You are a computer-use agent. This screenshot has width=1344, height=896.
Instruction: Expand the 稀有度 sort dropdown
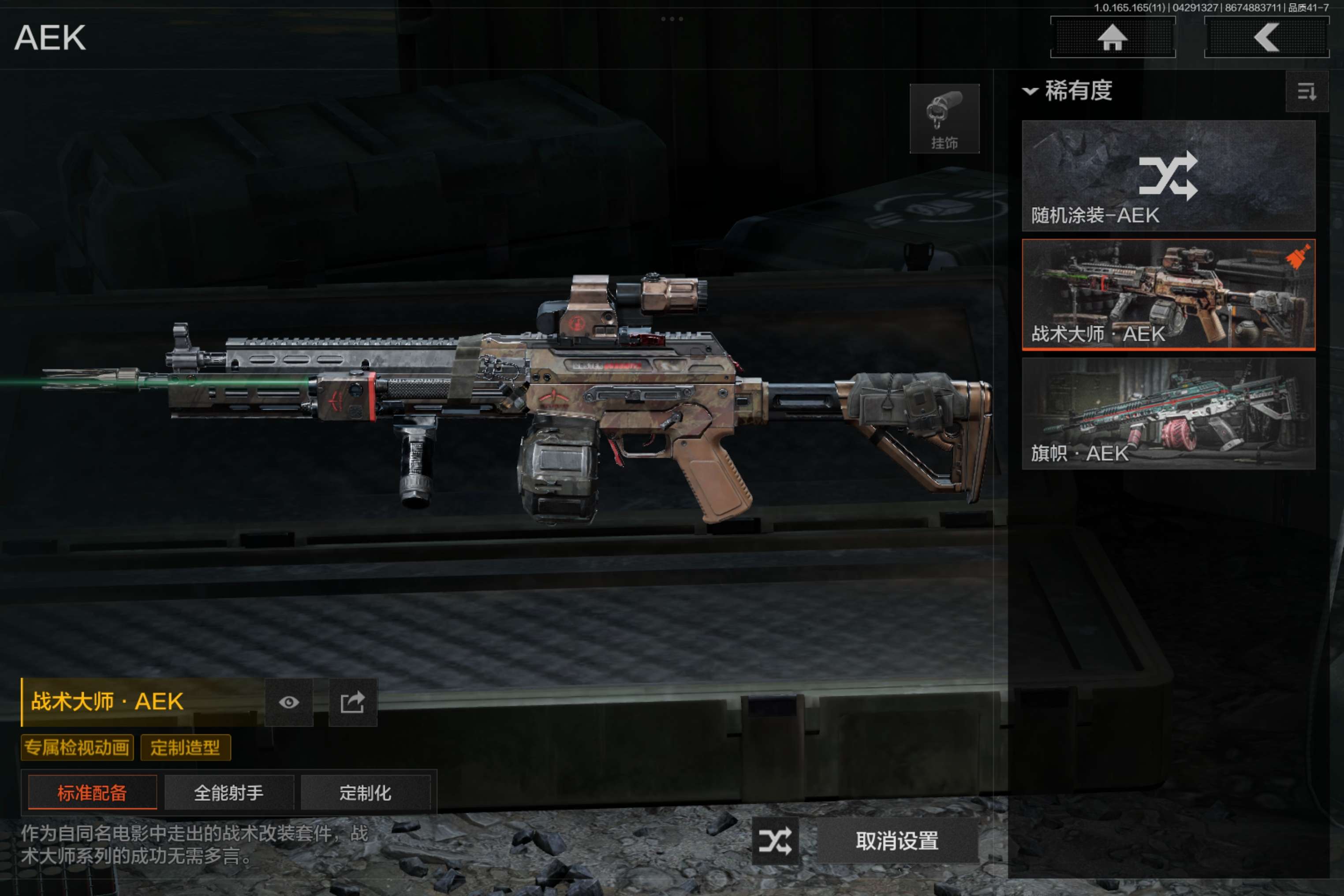pos(1068,91)
